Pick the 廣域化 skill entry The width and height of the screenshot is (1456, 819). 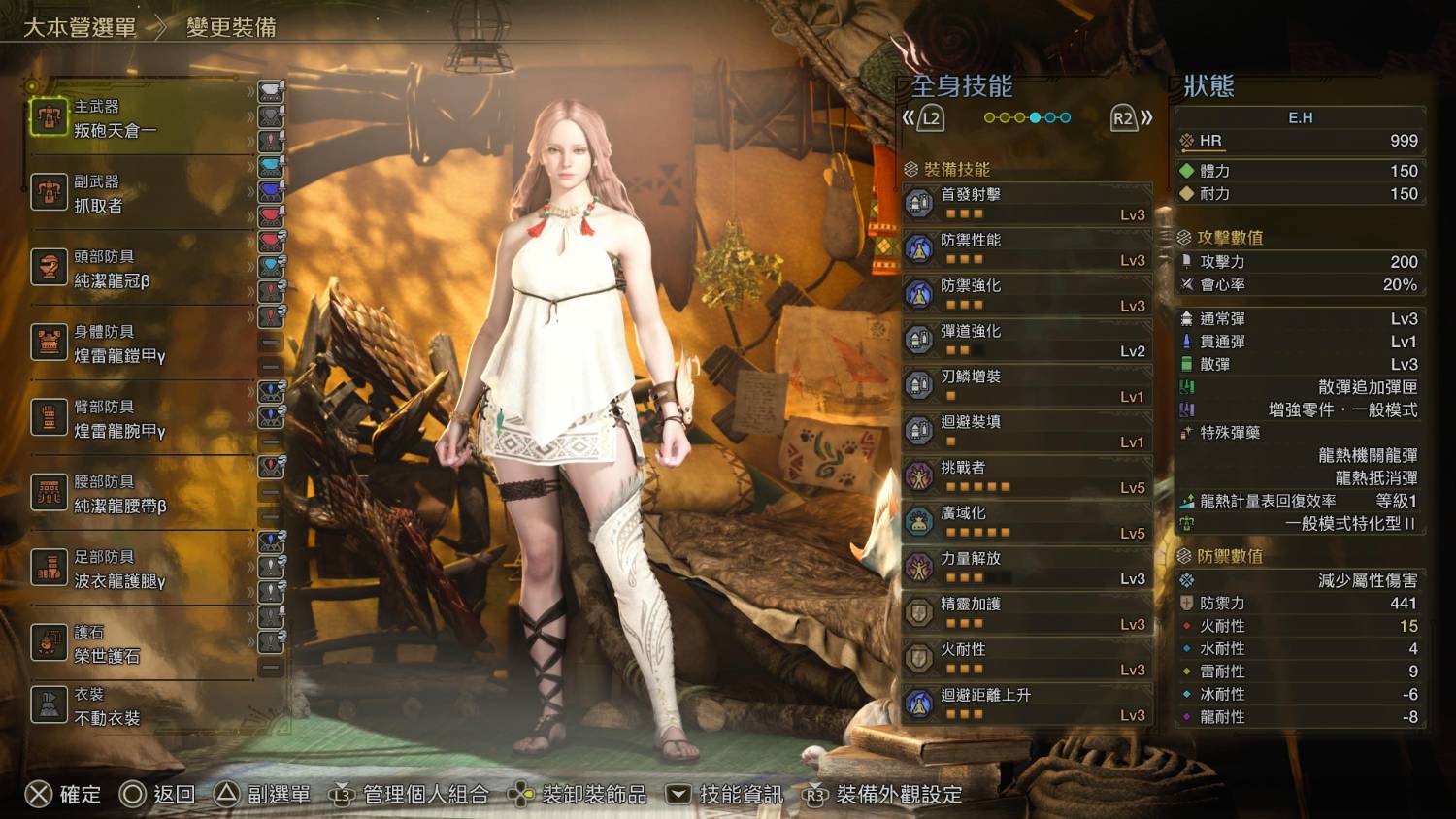point(1027,522)
